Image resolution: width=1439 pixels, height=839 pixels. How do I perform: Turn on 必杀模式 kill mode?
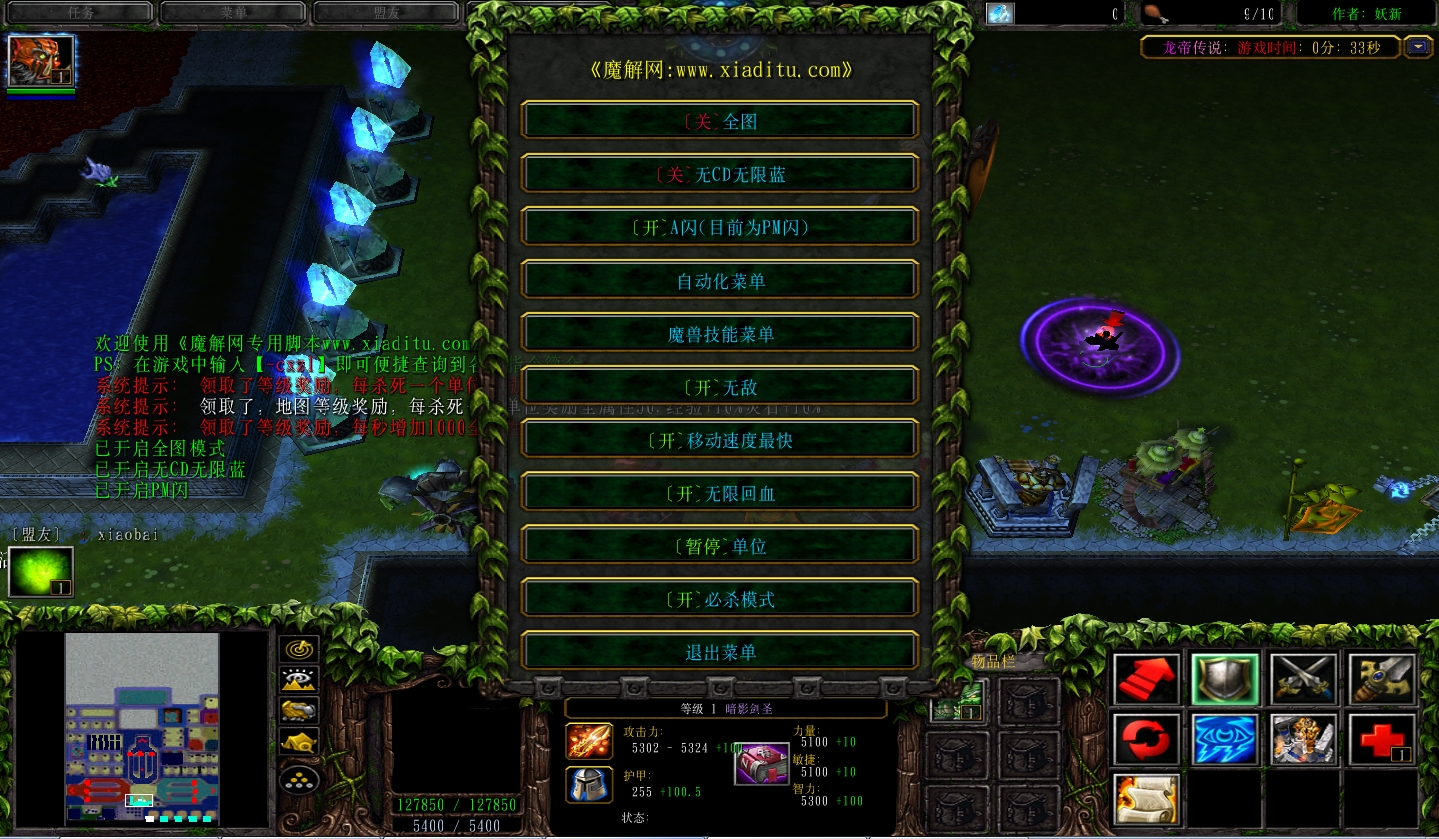(720, 599)
